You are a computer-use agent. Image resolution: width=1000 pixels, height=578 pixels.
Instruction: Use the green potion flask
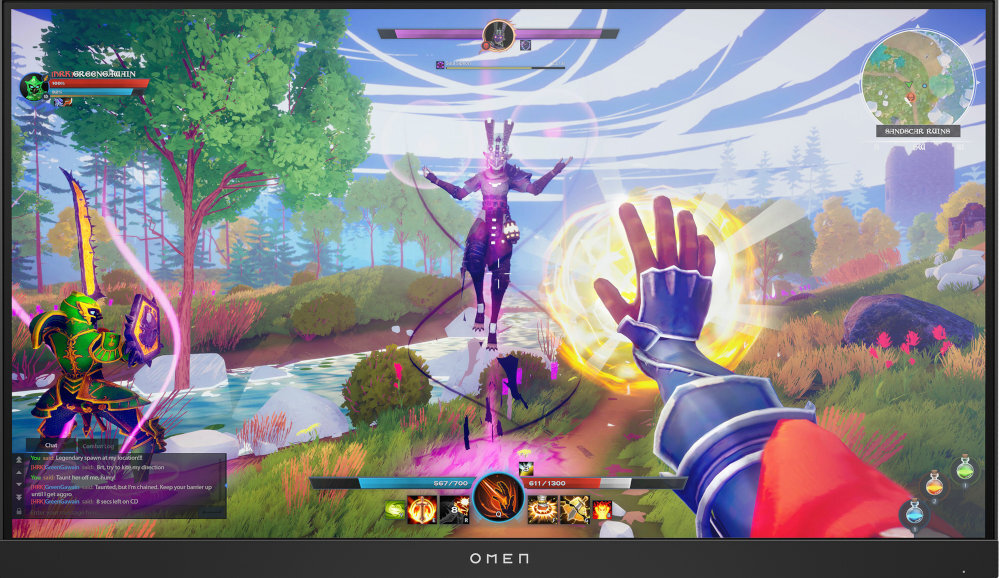[x=964, y=468]
